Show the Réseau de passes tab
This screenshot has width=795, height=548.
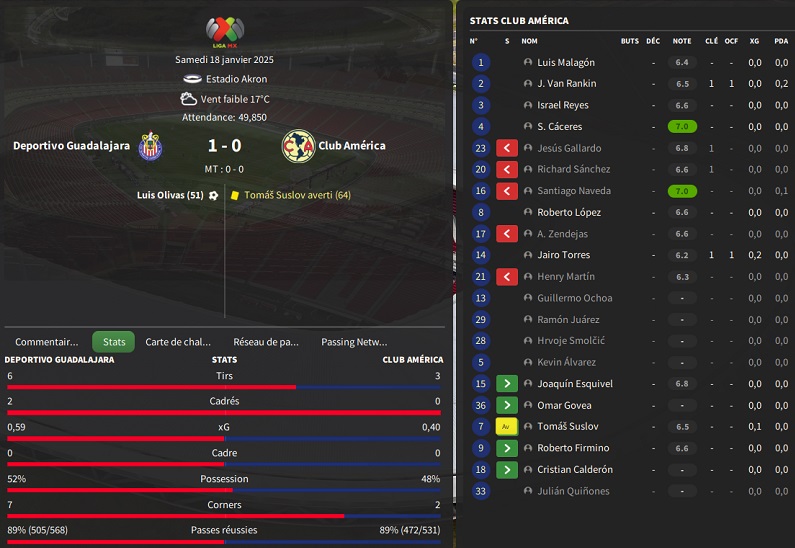coord(266,342)
